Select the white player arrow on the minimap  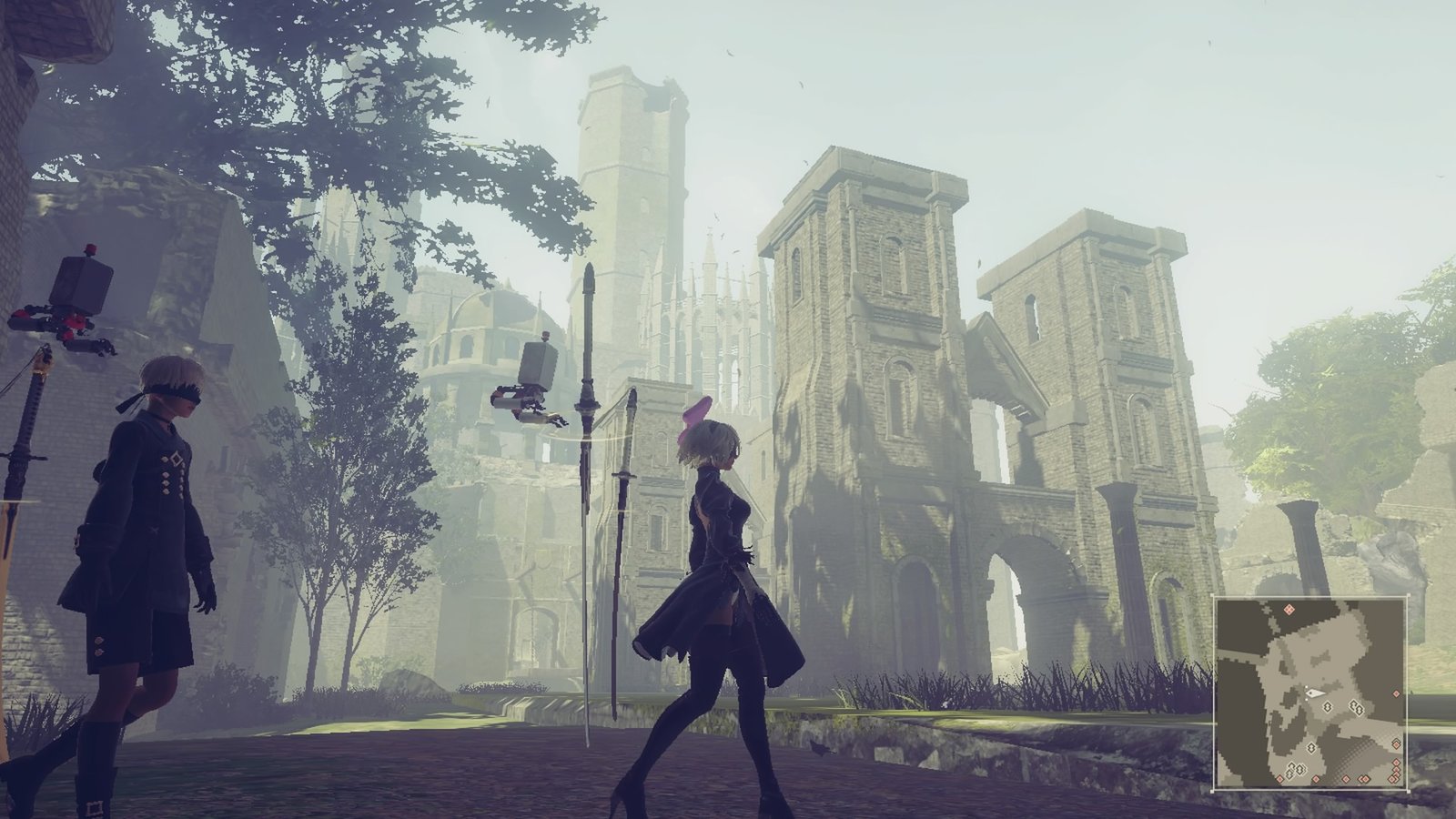coord(1317,693)
